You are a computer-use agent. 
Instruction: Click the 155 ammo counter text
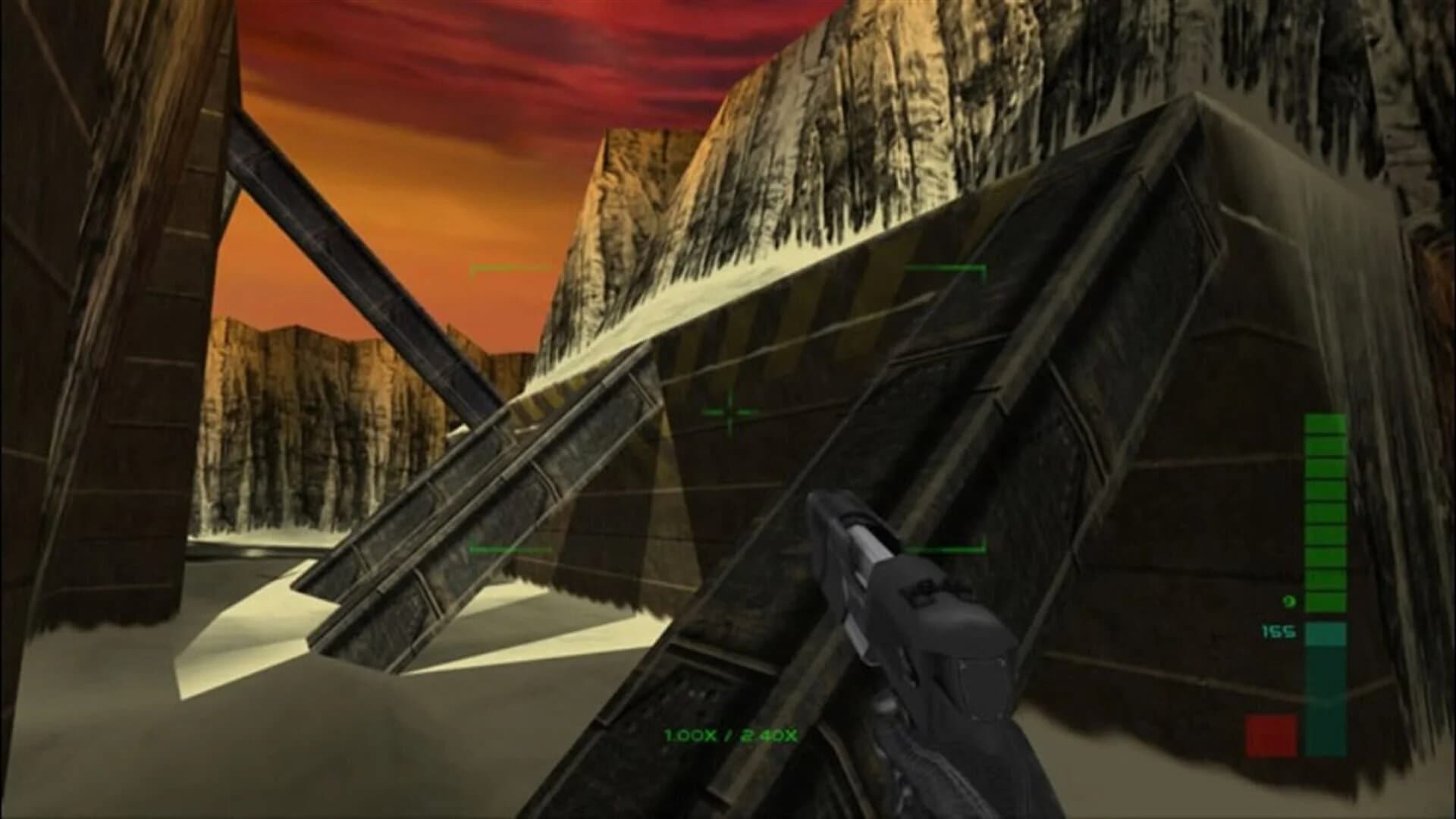coord(1279,632)
